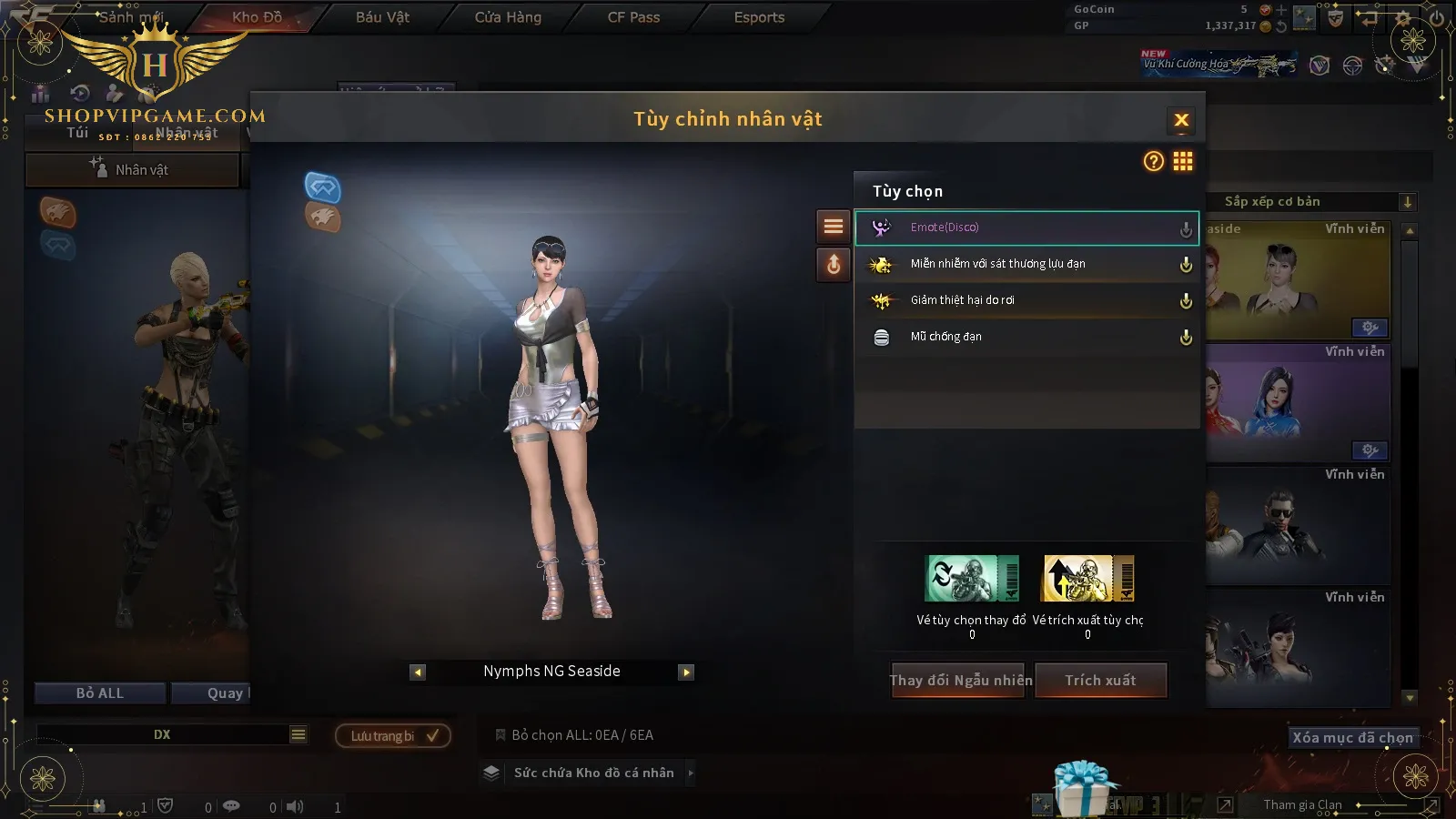
Task: Switch to the Báu Vật tab
Action: pos(382,17)
